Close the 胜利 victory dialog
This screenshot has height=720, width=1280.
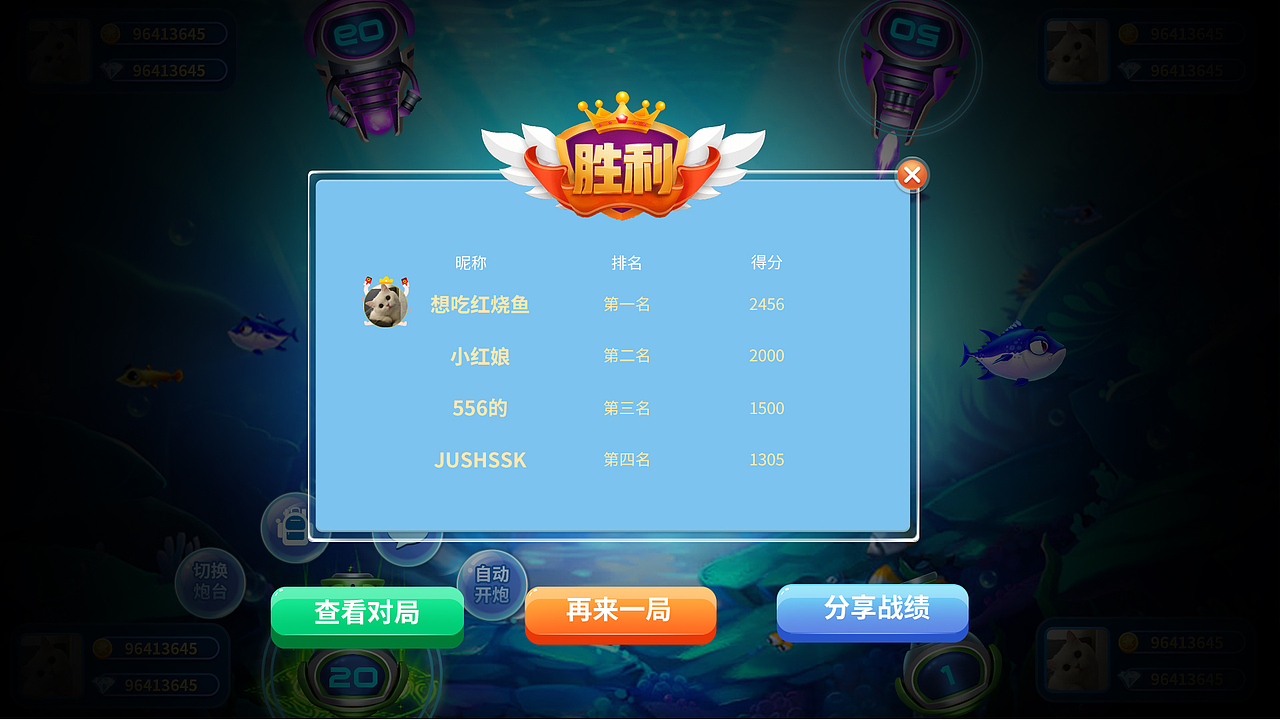(911, 174)
